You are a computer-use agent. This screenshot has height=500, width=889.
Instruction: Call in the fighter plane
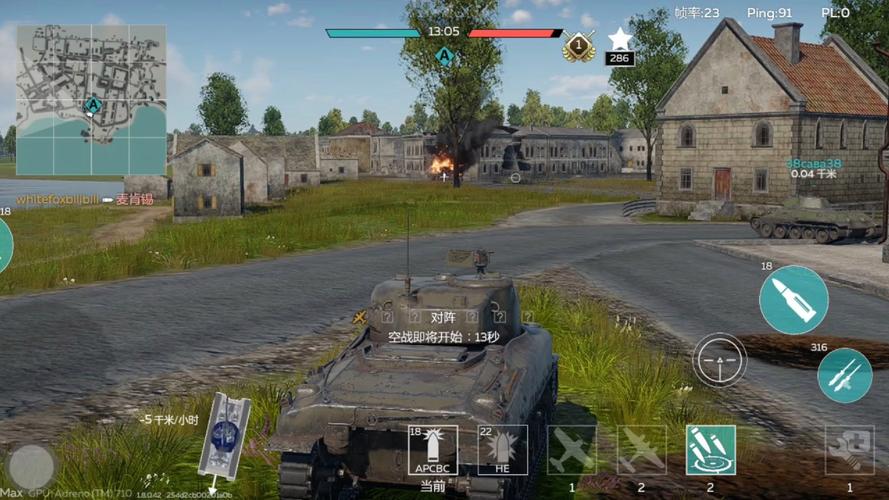(572, 450)
